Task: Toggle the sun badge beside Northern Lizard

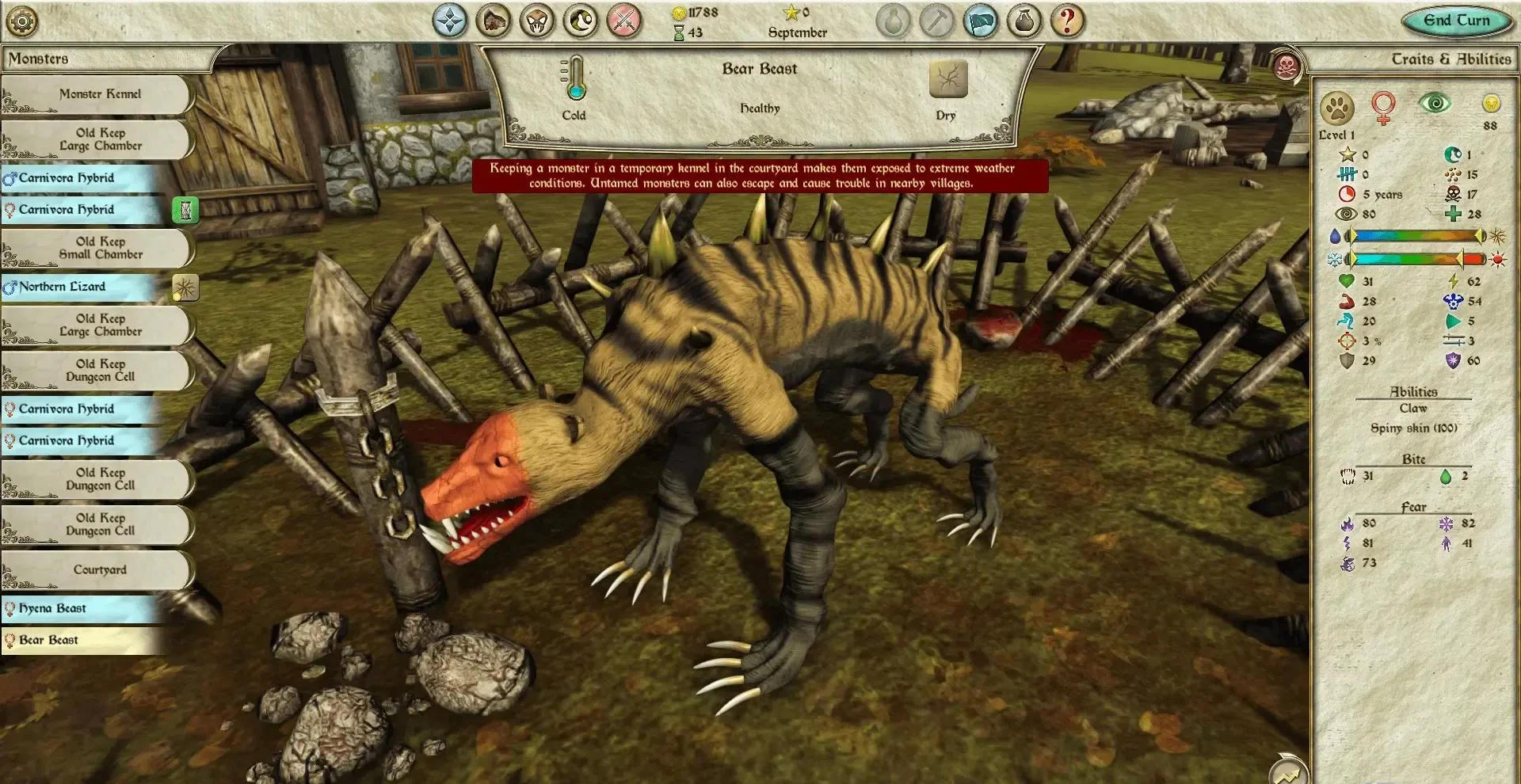Action: click(185, 289)
